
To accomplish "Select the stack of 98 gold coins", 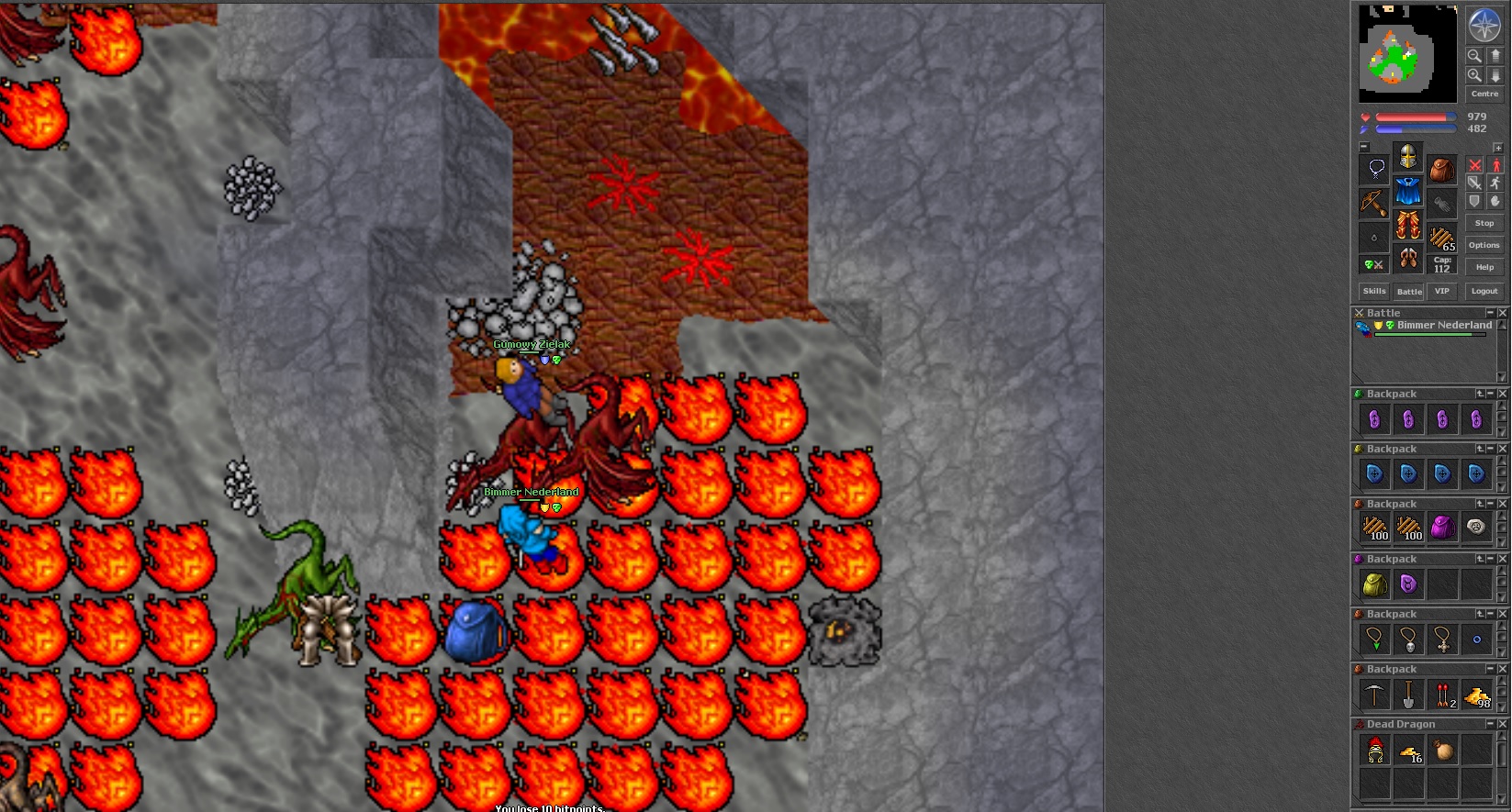I will click(1476, 696).
